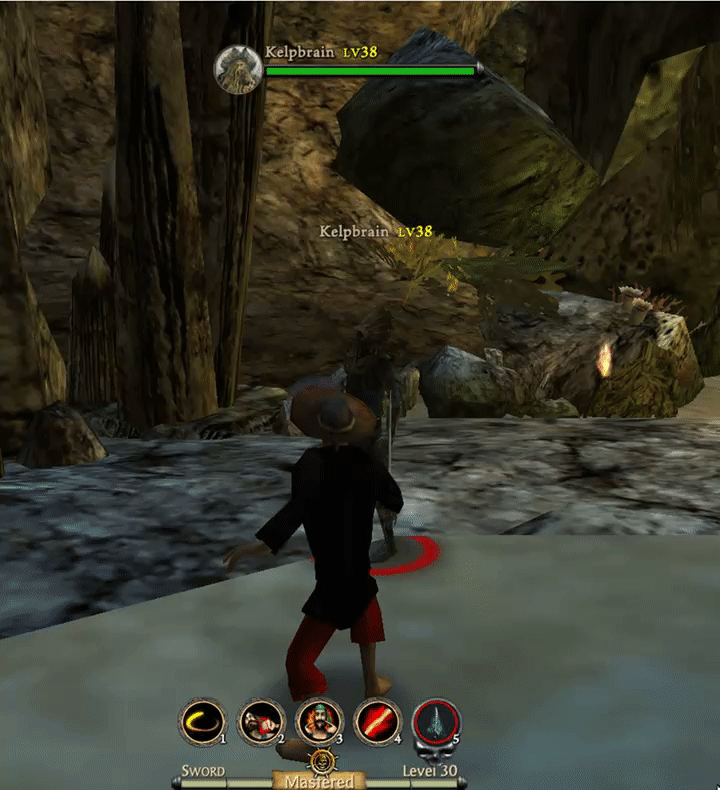Activate the red blade strike skill
This screenshot has width=720, height=790.
[x=377, y=720]
